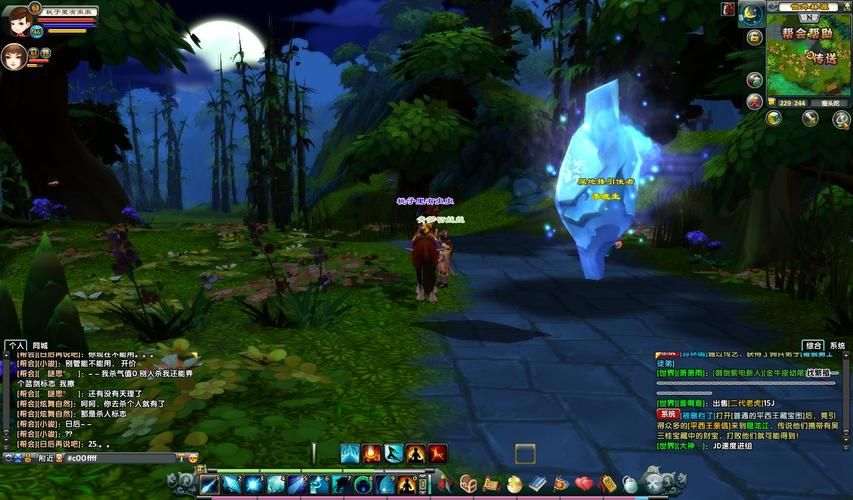Open the 系统 message tab
853x500 pixels.
(x=838, y=345)
